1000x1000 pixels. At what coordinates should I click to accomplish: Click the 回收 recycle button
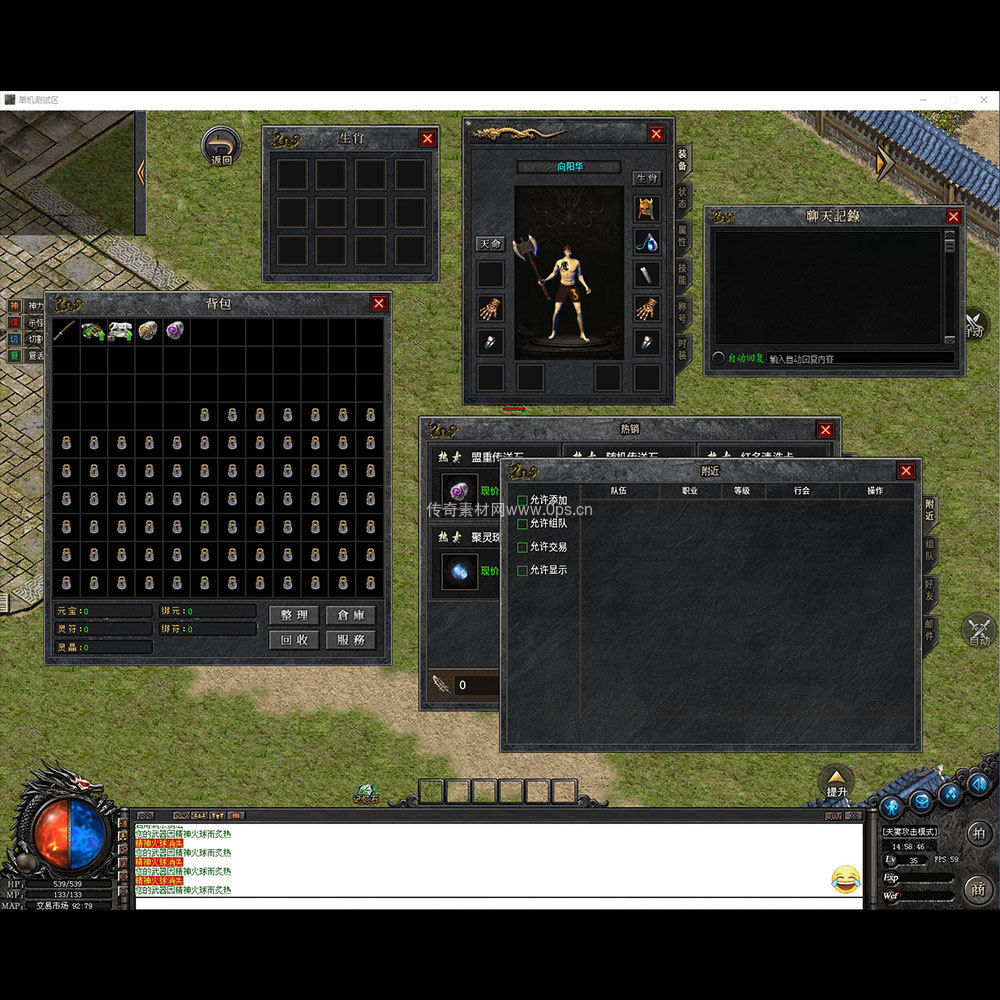click(x=294, y=640)
